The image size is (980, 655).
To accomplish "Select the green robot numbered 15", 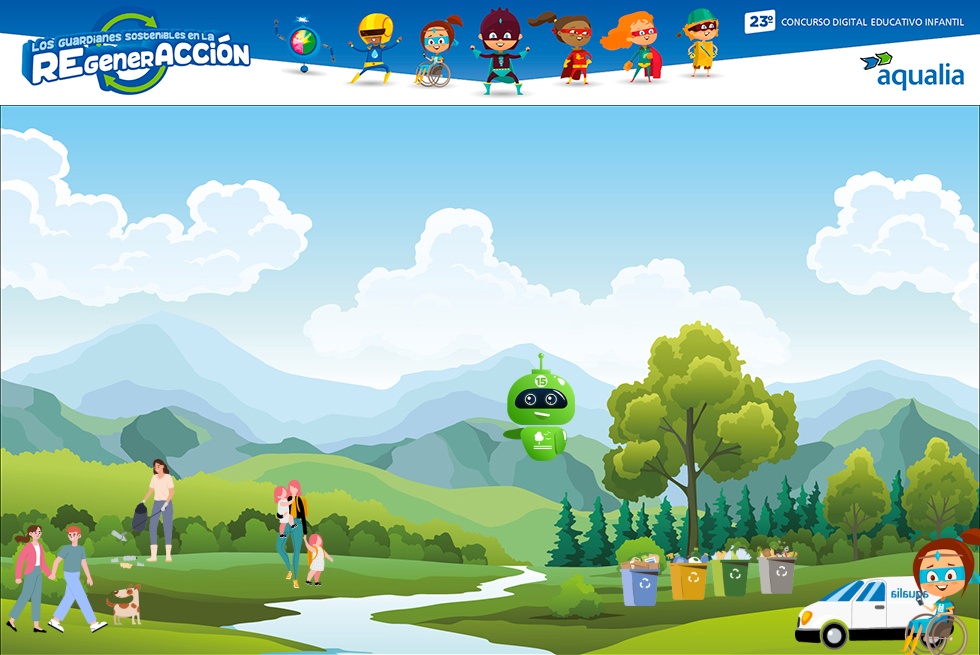I will tap(540, 412).
